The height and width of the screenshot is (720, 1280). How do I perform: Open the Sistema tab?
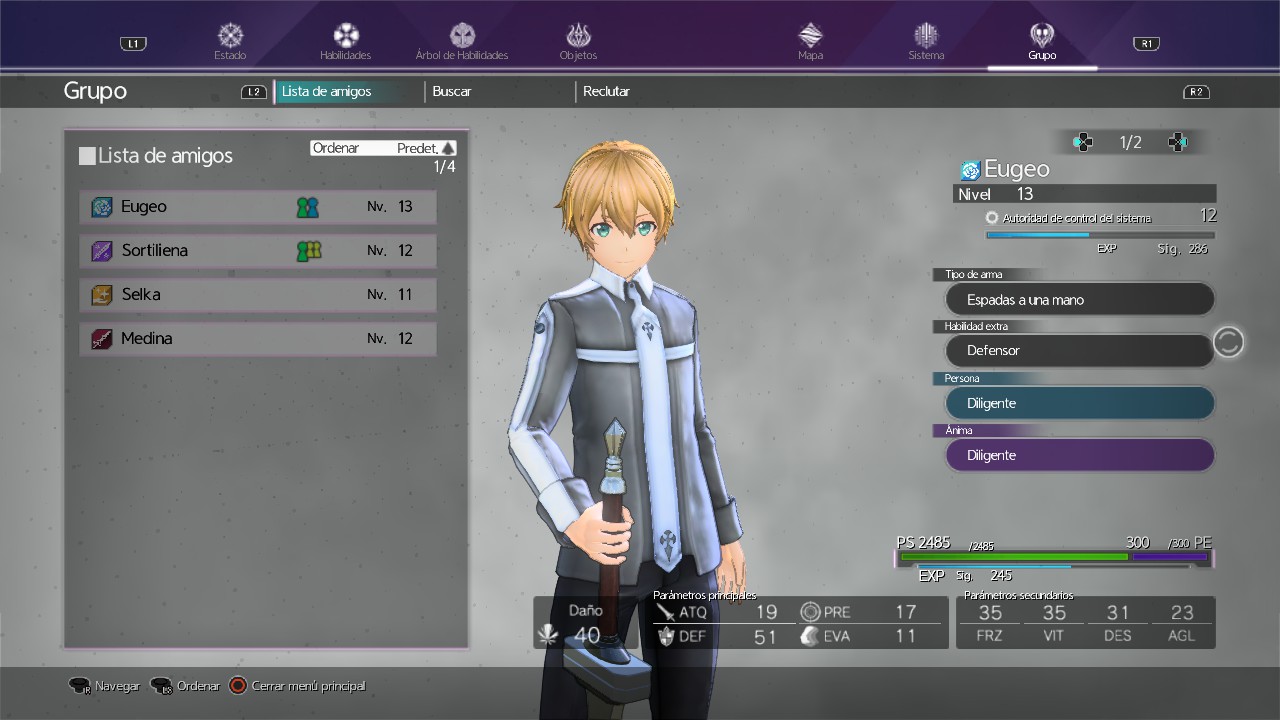pyautogui.click(x=926, y=41)
